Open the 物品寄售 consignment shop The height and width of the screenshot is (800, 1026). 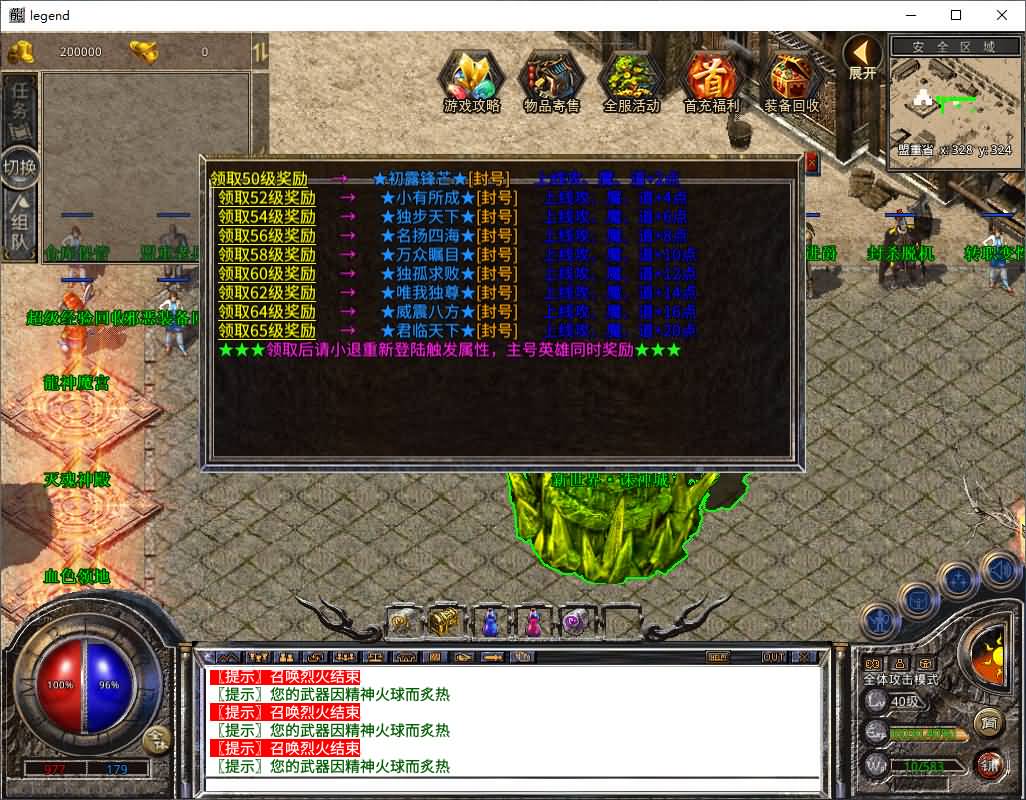[552, 82]
